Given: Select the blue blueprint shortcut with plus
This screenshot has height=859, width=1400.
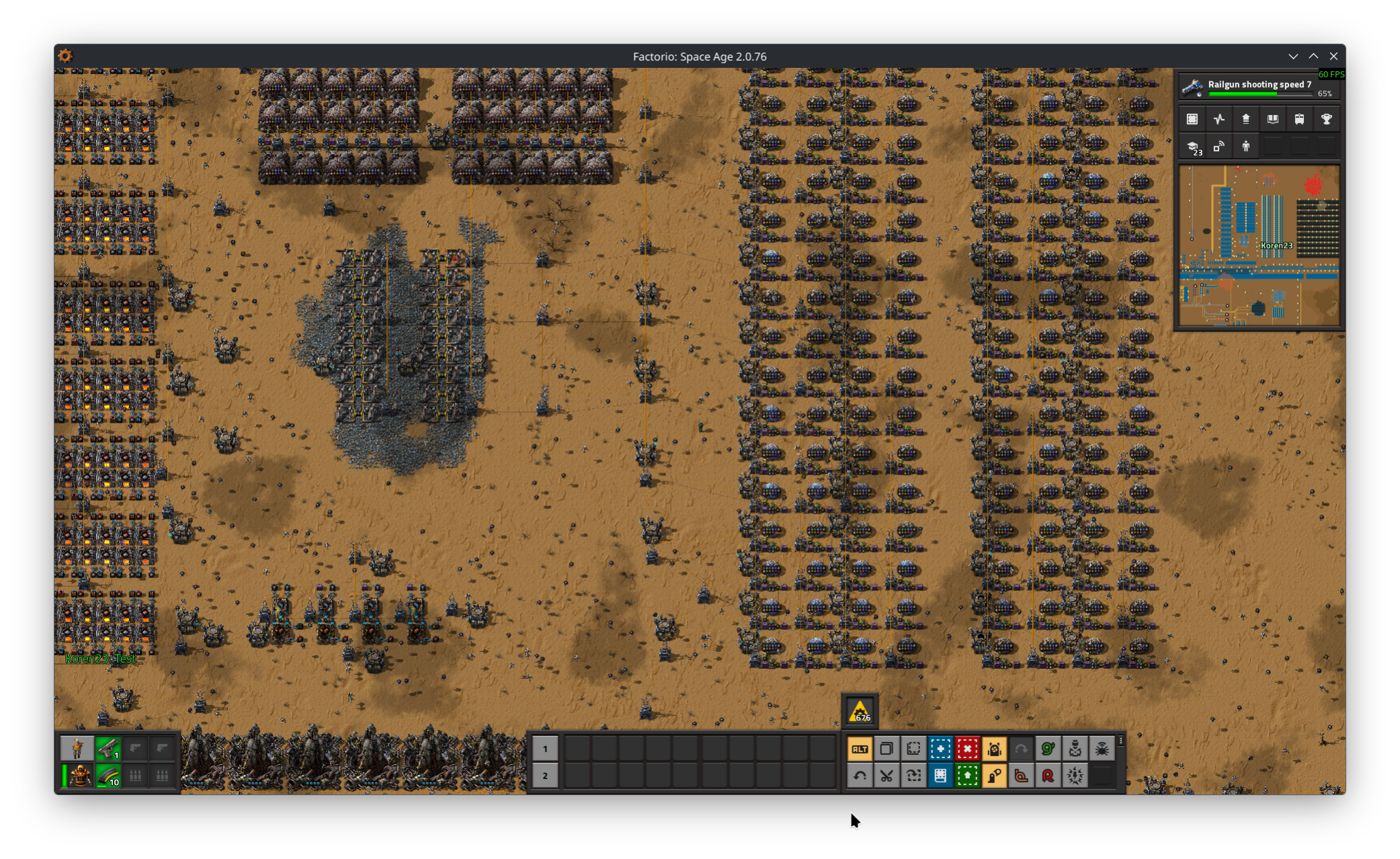Looking at the screenshot, I should tap(940, 749).
